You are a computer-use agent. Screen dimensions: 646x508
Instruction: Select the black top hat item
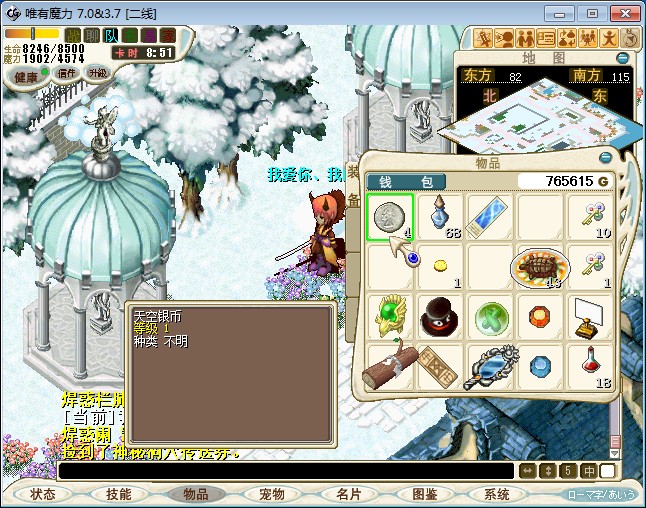tap(439, 316)
